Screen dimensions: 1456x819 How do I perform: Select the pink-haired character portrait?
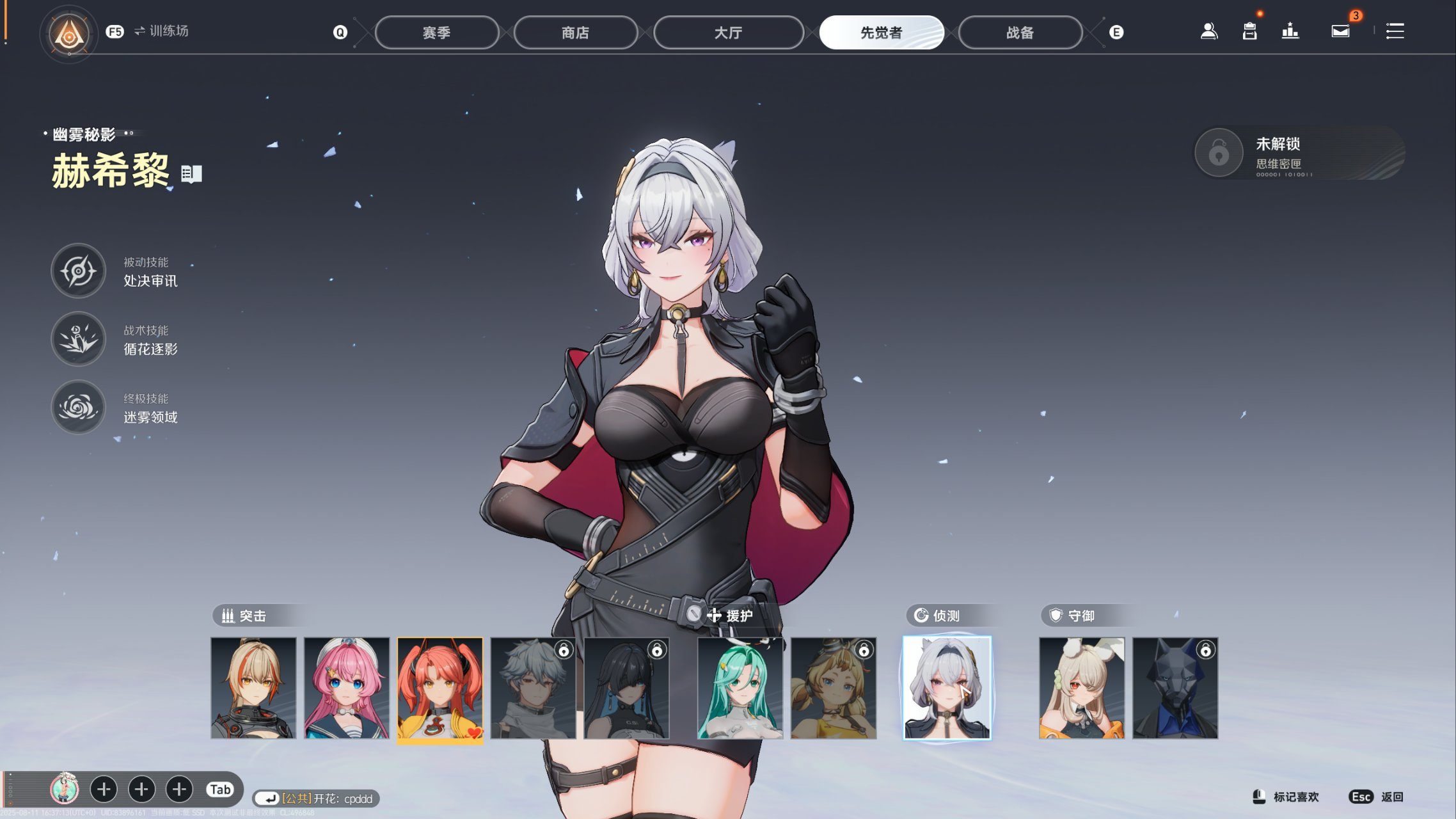coord(347,688)
